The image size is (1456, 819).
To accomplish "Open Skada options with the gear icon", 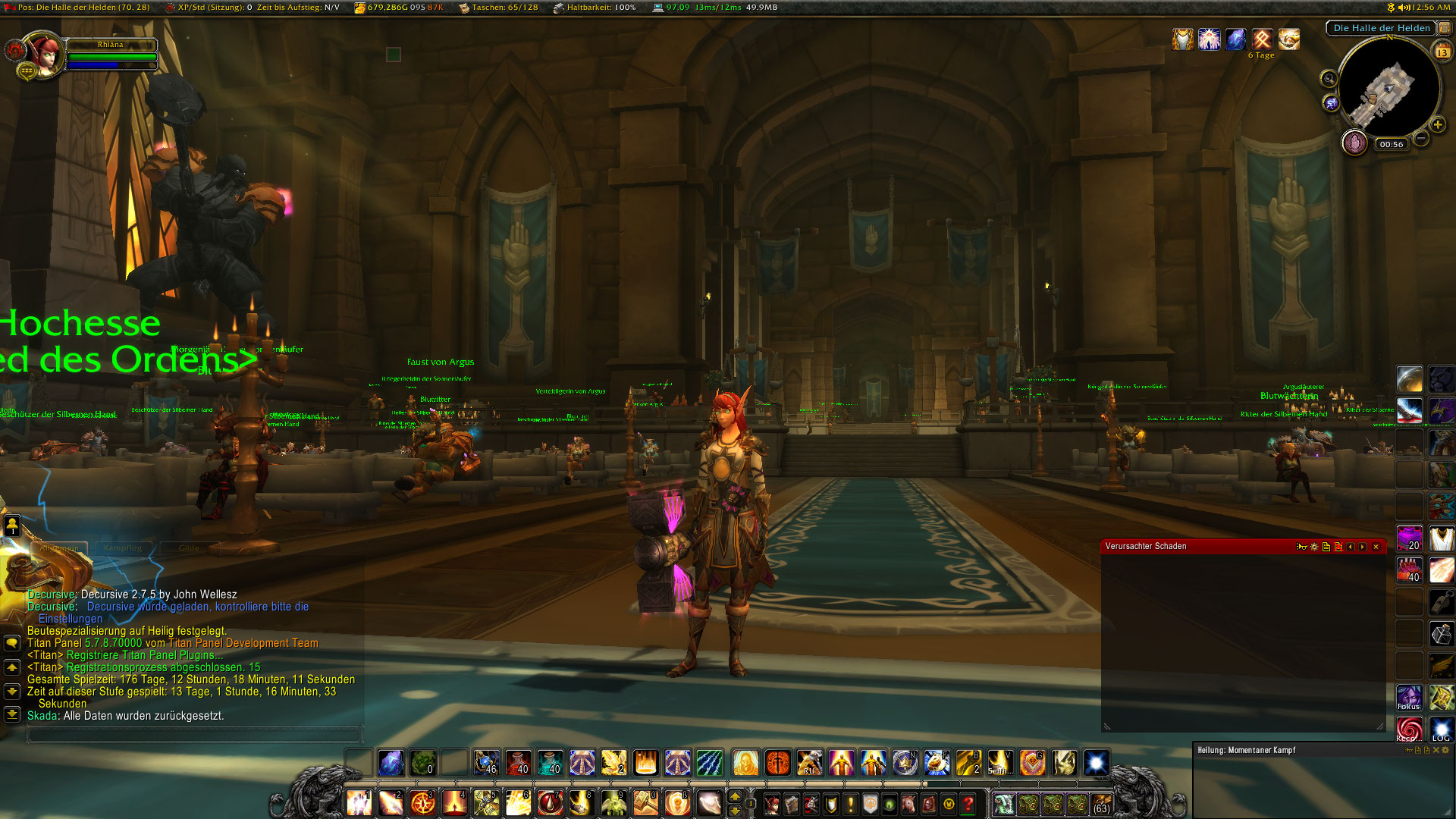I will click(1313, 547).
